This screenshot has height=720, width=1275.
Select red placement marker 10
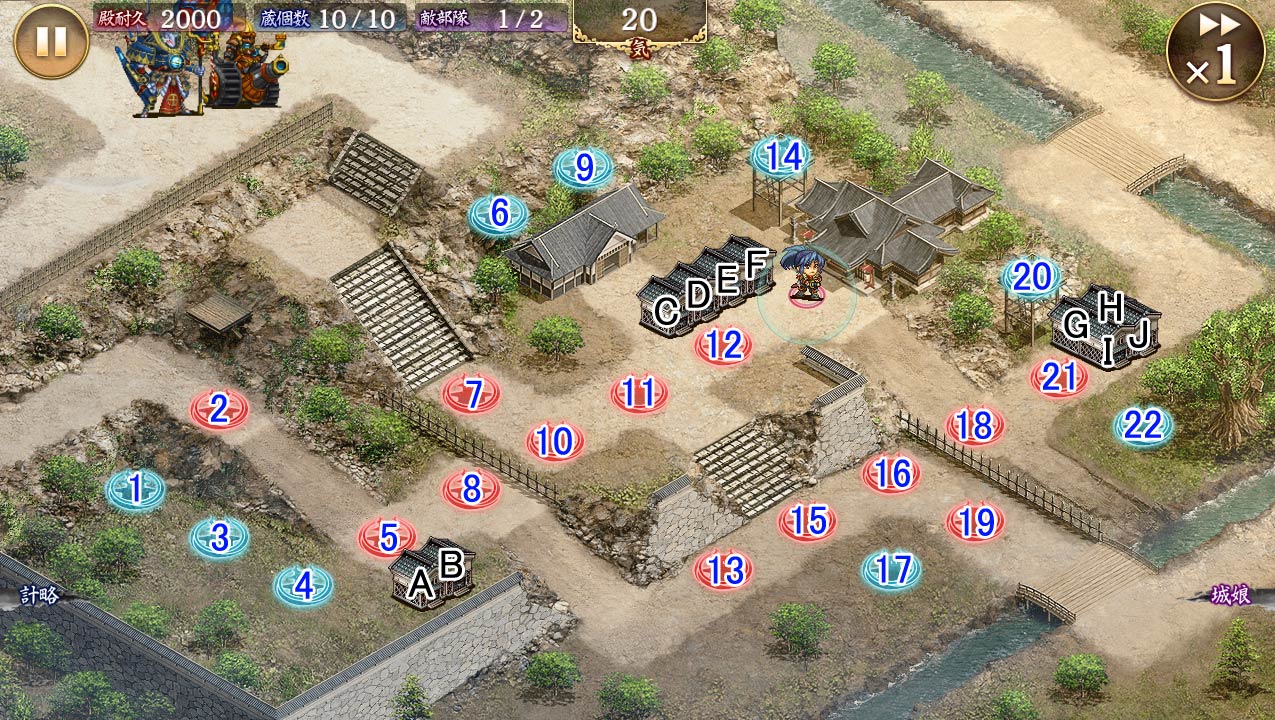click(555, 442)
